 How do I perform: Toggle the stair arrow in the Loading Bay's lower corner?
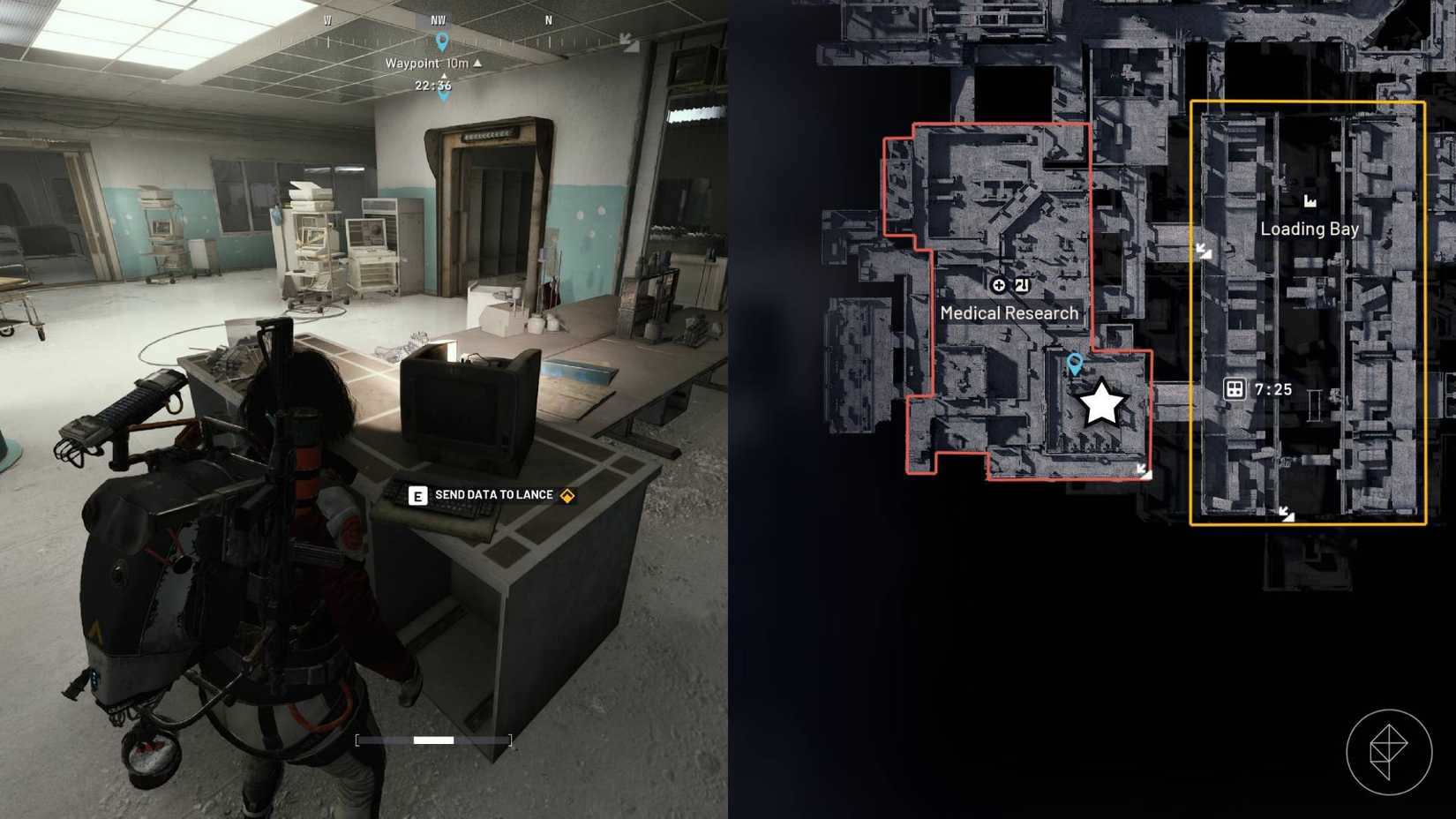pyautogui.click(x=1287, y=515)
